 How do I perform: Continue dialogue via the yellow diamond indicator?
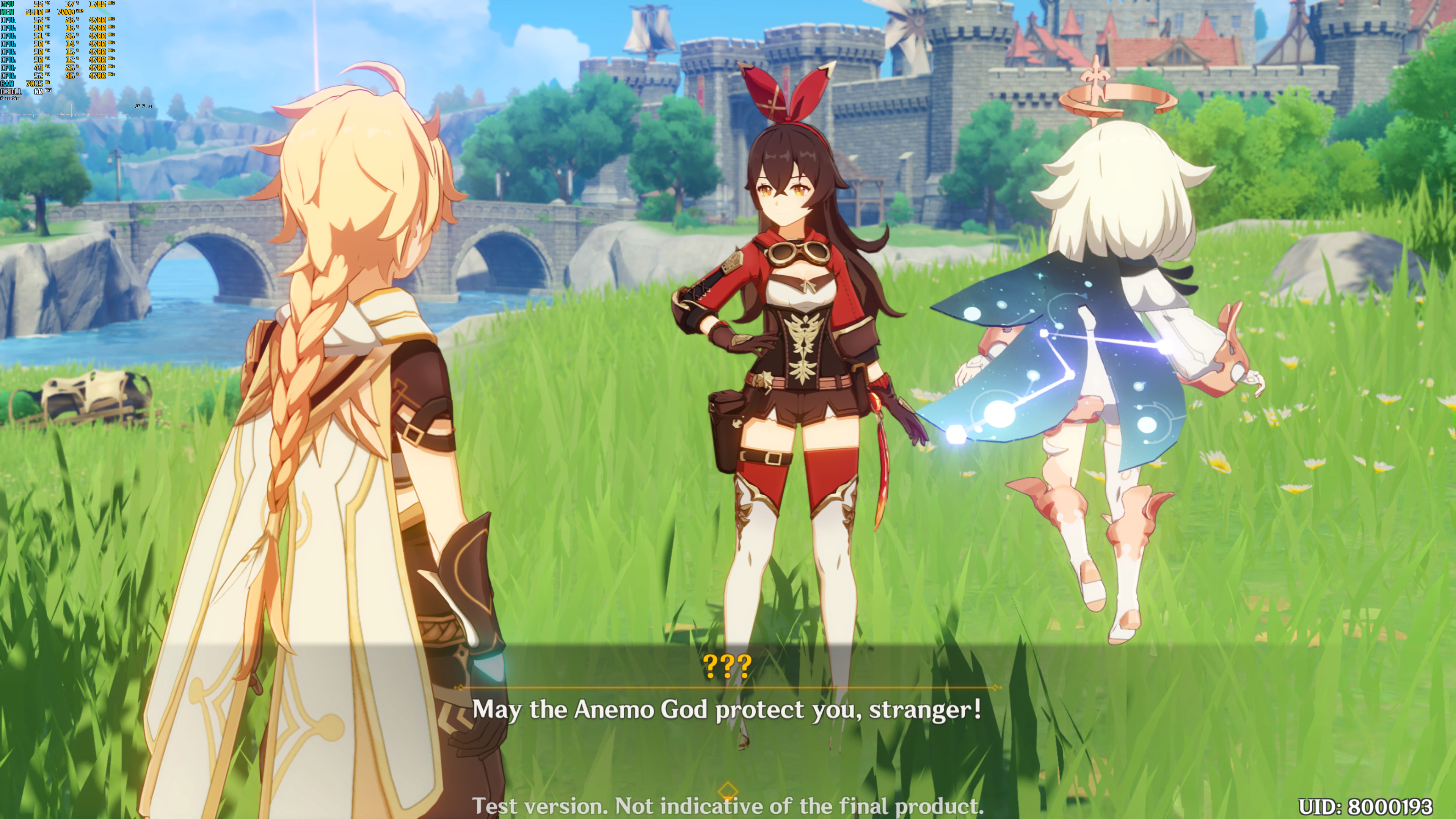pyautogui.click(x=728, y=789)
